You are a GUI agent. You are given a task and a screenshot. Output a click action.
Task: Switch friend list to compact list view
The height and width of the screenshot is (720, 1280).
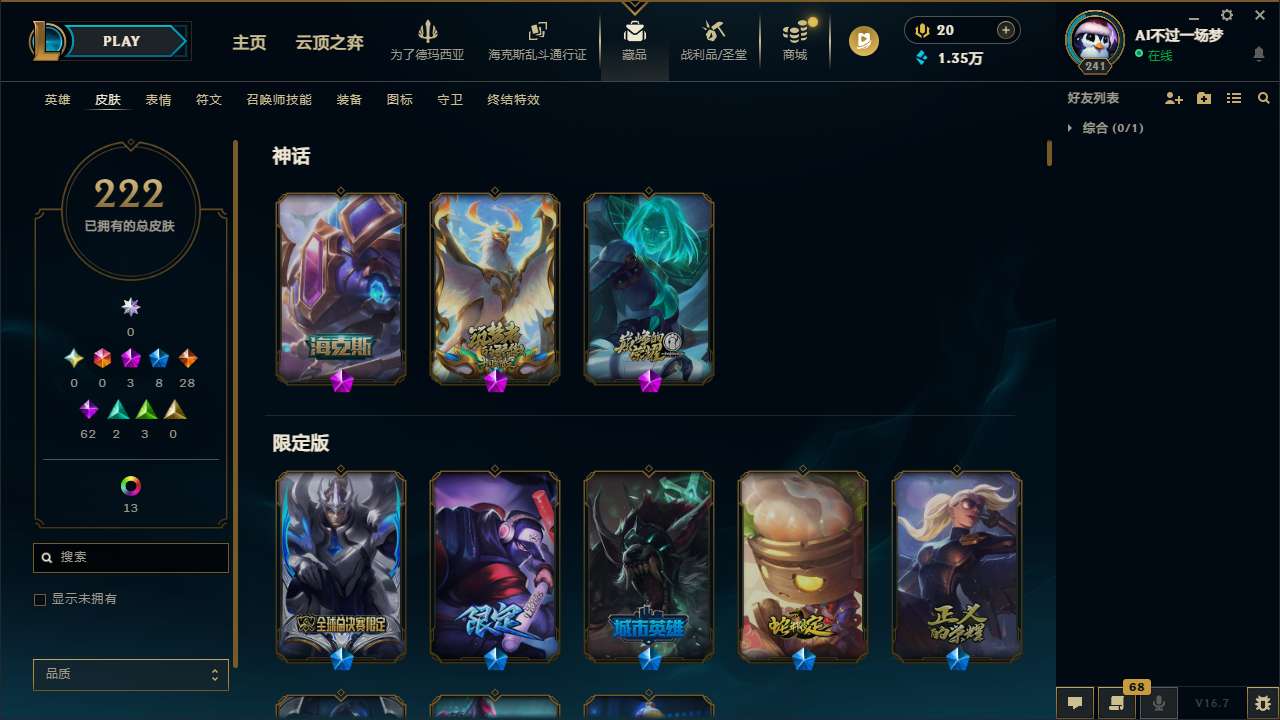(1234, 98)
